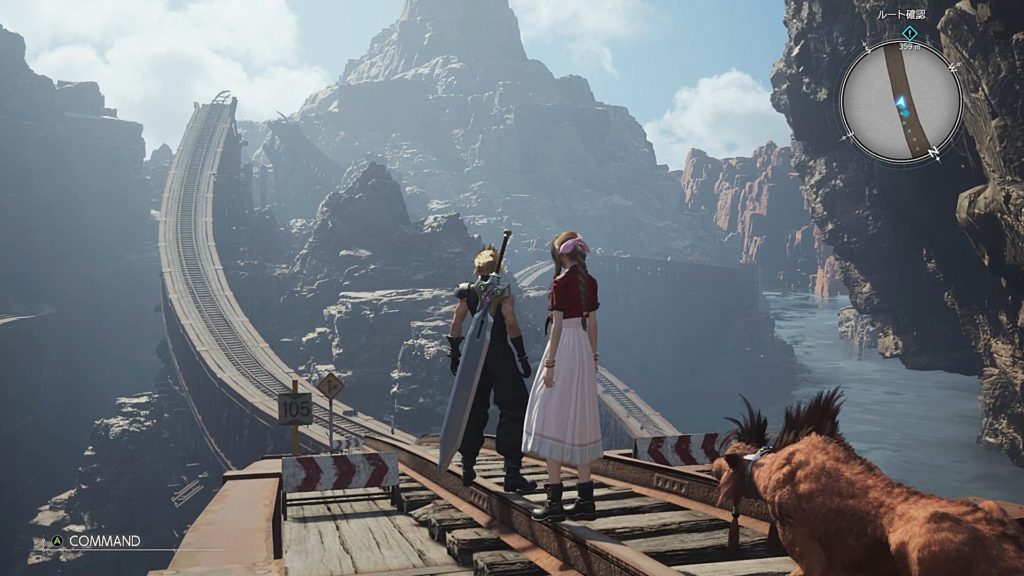This screenshot has width=1024, height=576.
Task: Select the ルート確認 route check label
Action: pos(901,15)
